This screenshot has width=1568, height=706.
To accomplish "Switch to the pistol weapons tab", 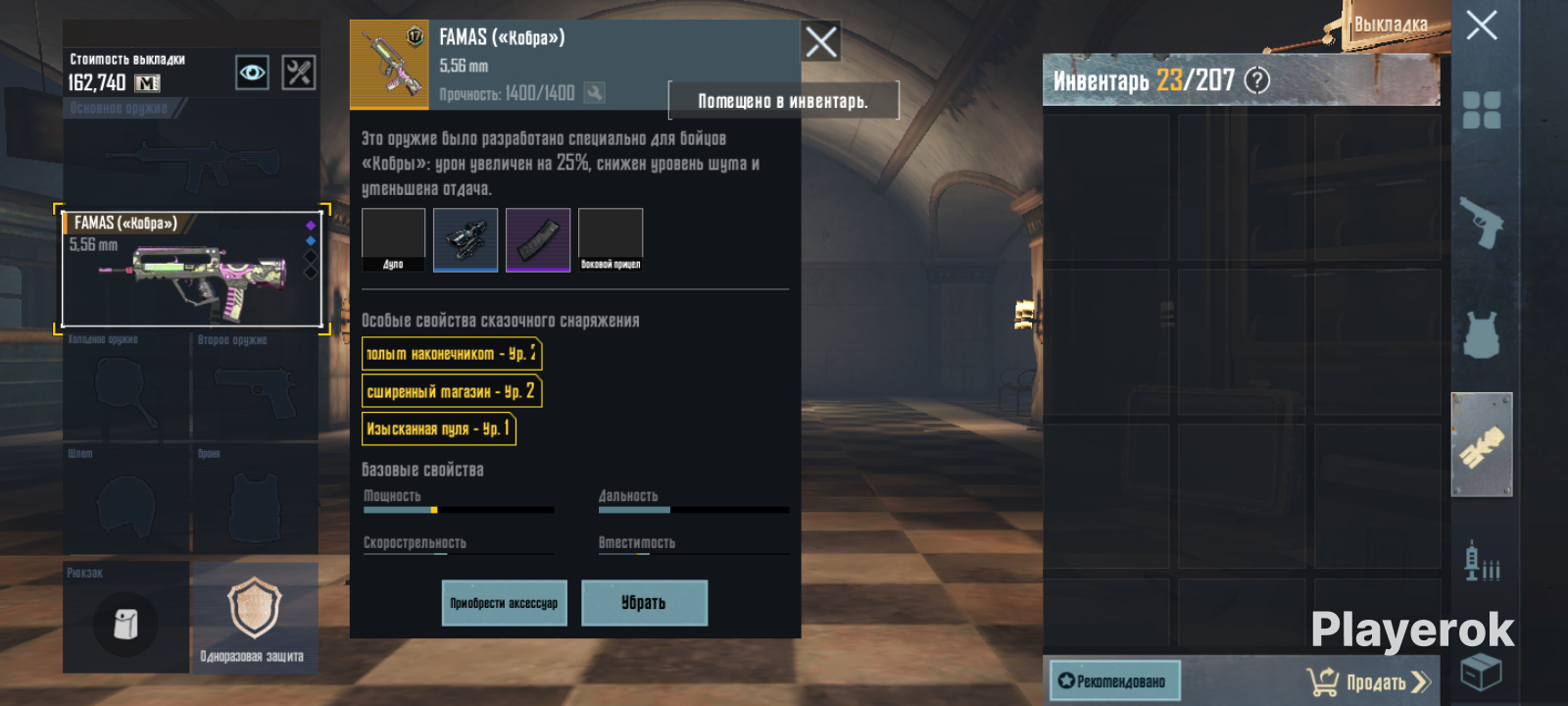I will point(1481,223).
